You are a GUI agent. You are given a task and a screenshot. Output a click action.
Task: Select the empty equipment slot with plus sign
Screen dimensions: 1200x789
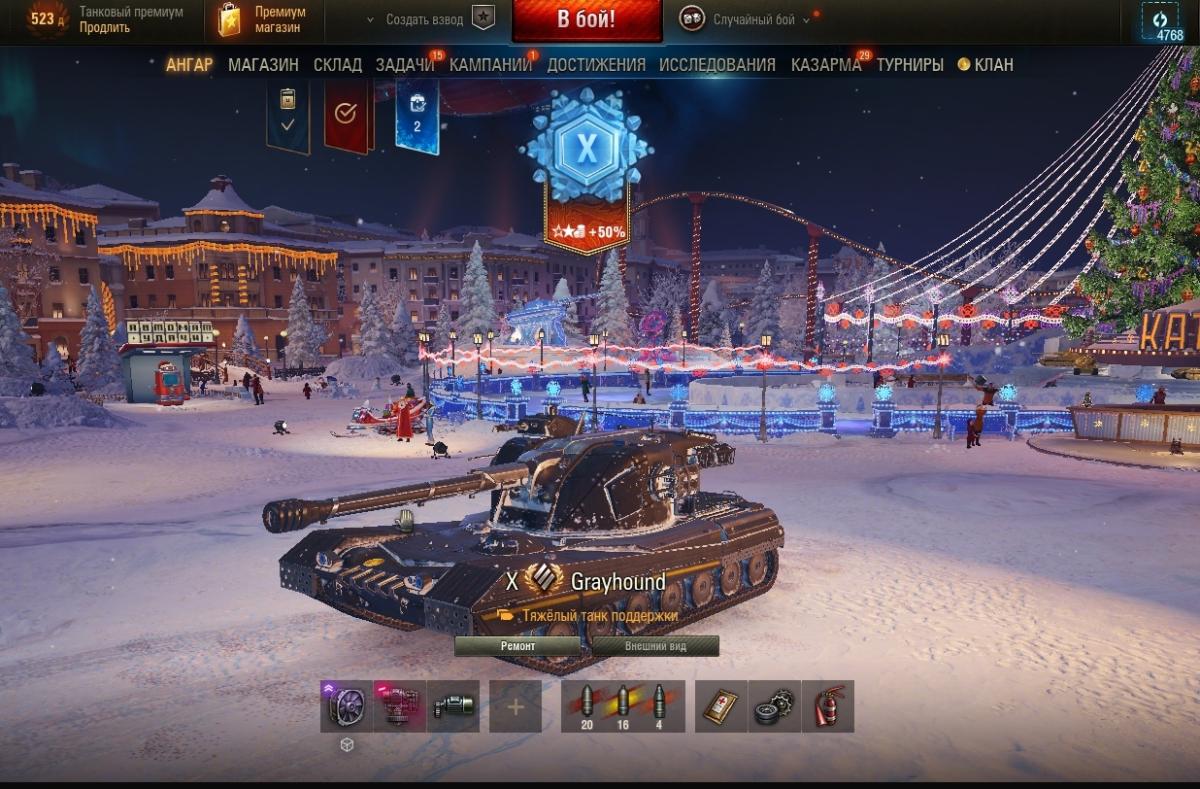515,707
